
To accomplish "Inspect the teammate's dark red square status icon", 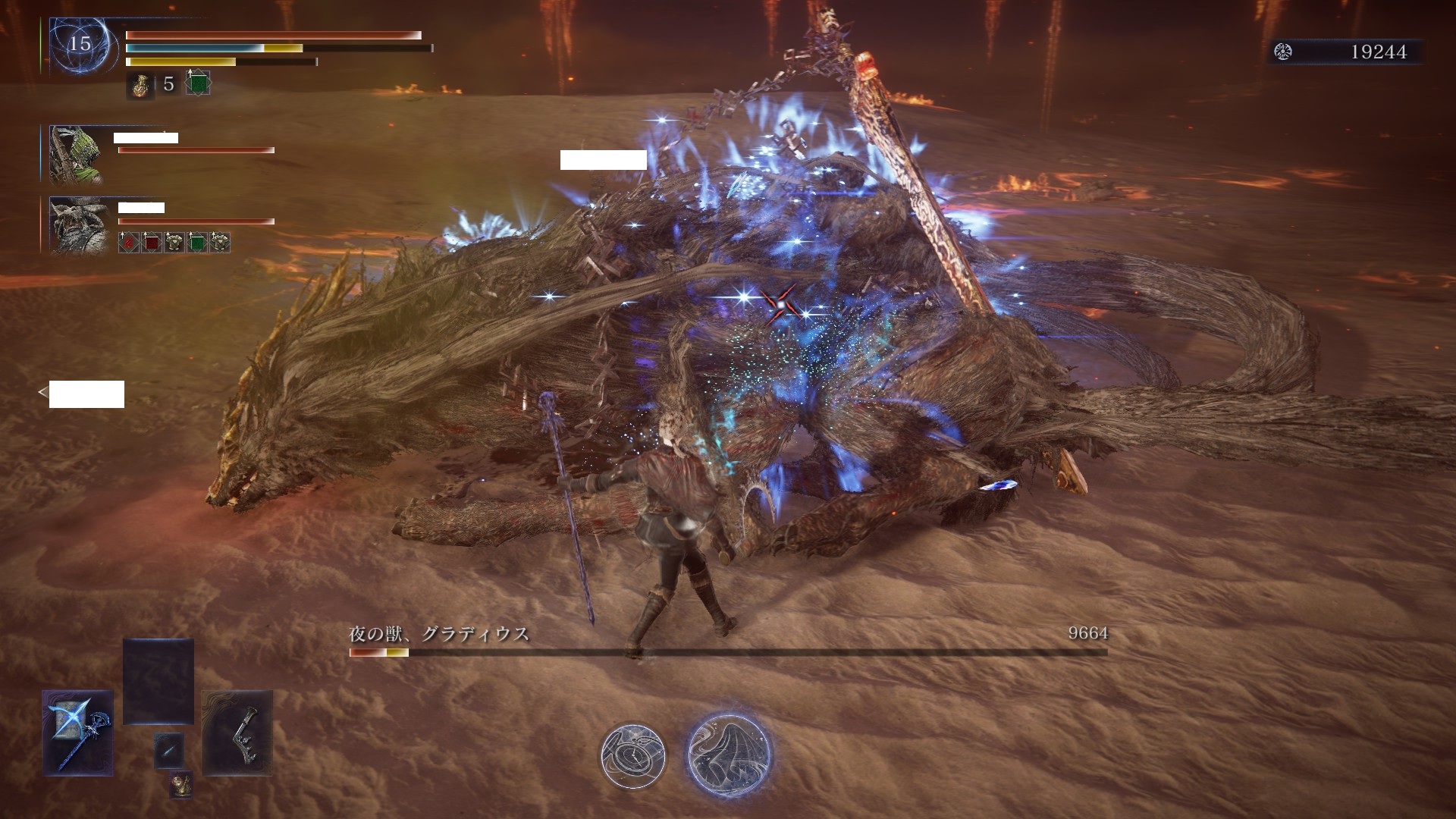I will click(151, 243).
